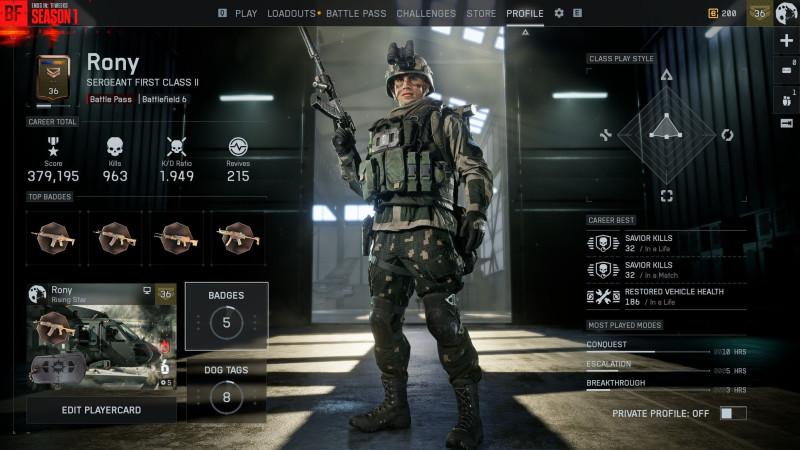Select the Breakthrough most played mode row
Image resolution: width=800 pixels, height=450 pixels.
[x=665, y=384]
